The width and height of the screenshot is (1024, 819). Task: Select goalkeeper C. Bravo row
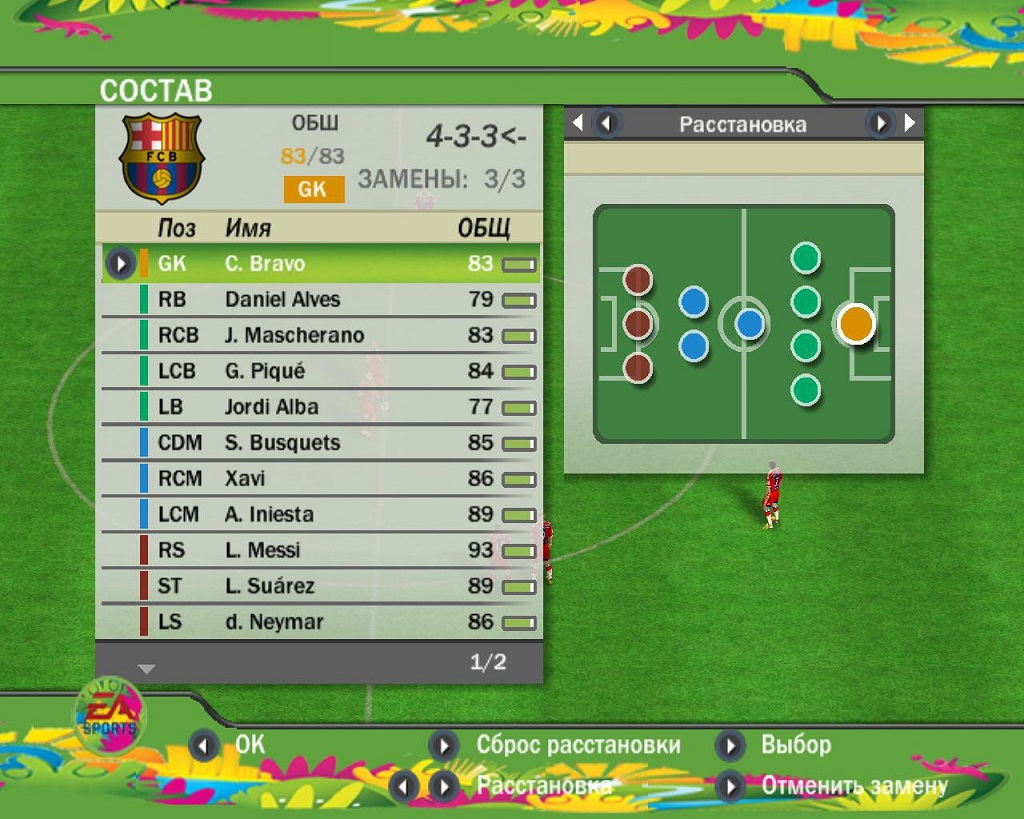320,264
